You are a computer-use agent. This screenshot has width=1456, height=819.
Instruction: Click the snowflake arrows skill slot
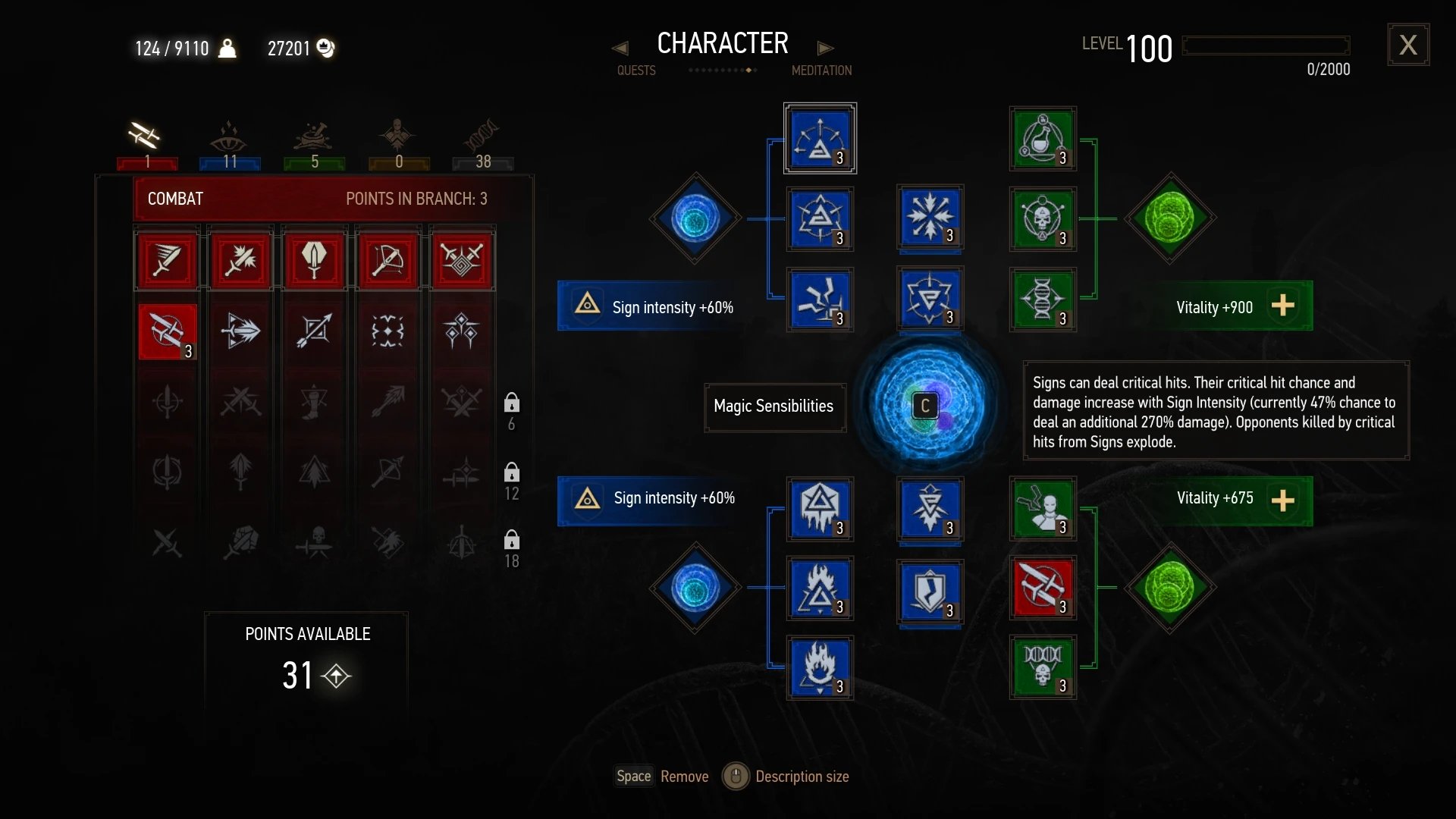click(930, 216)
